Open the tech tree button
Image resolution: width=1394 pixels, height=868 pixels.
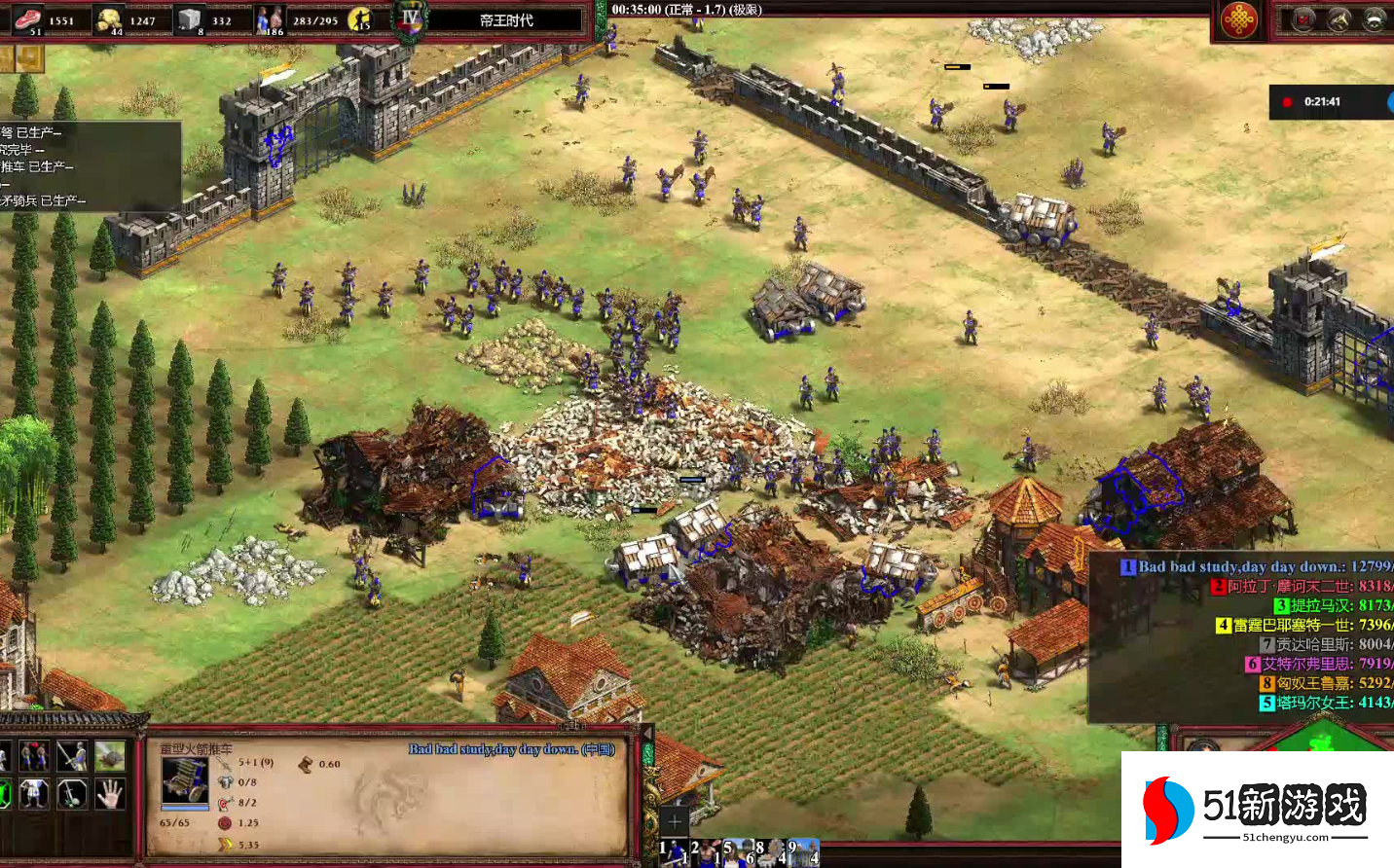1339,18
